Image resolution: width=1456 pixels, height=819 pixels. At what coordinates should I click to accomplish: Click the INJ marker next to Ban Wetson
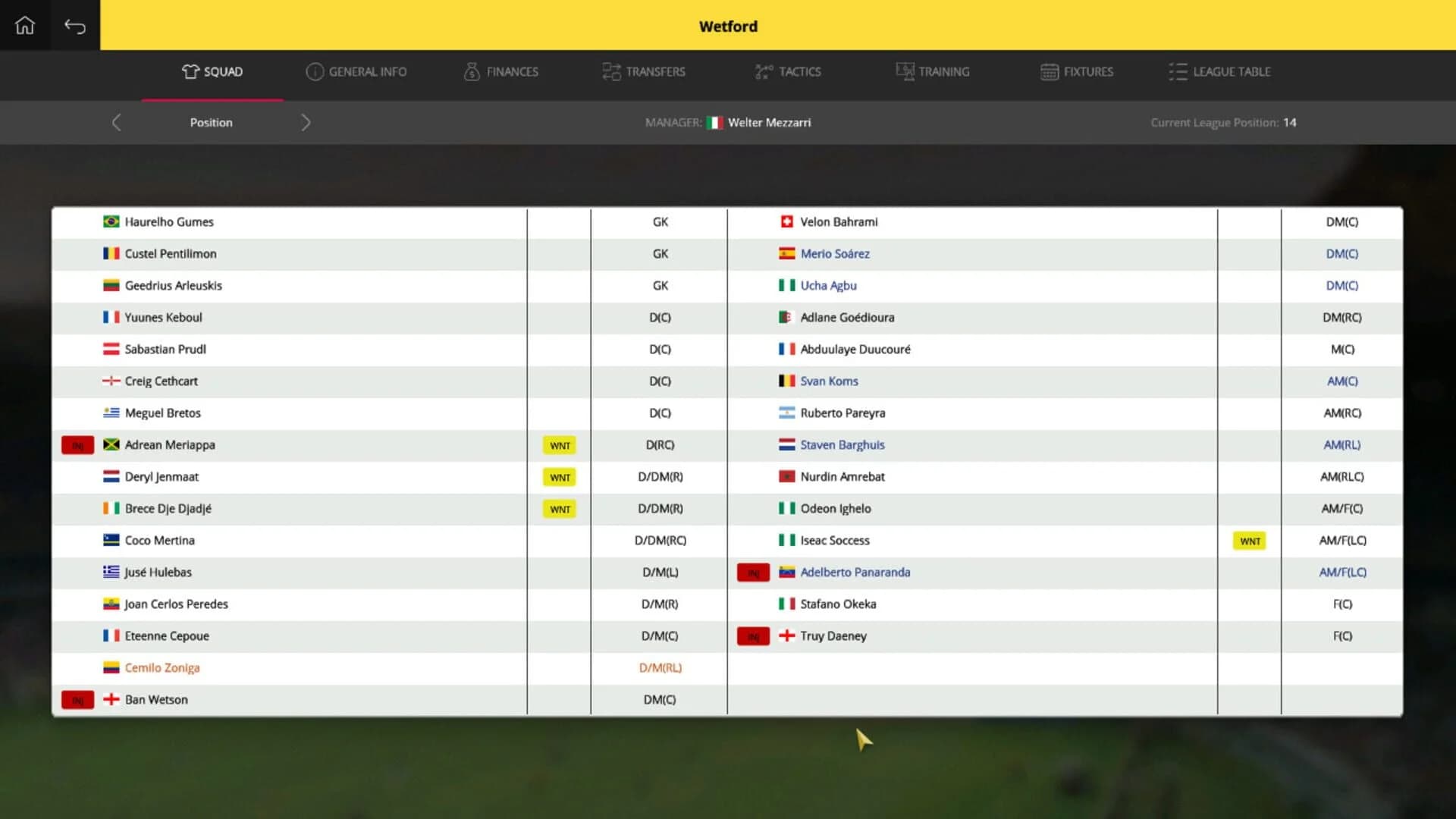(77, 700)
